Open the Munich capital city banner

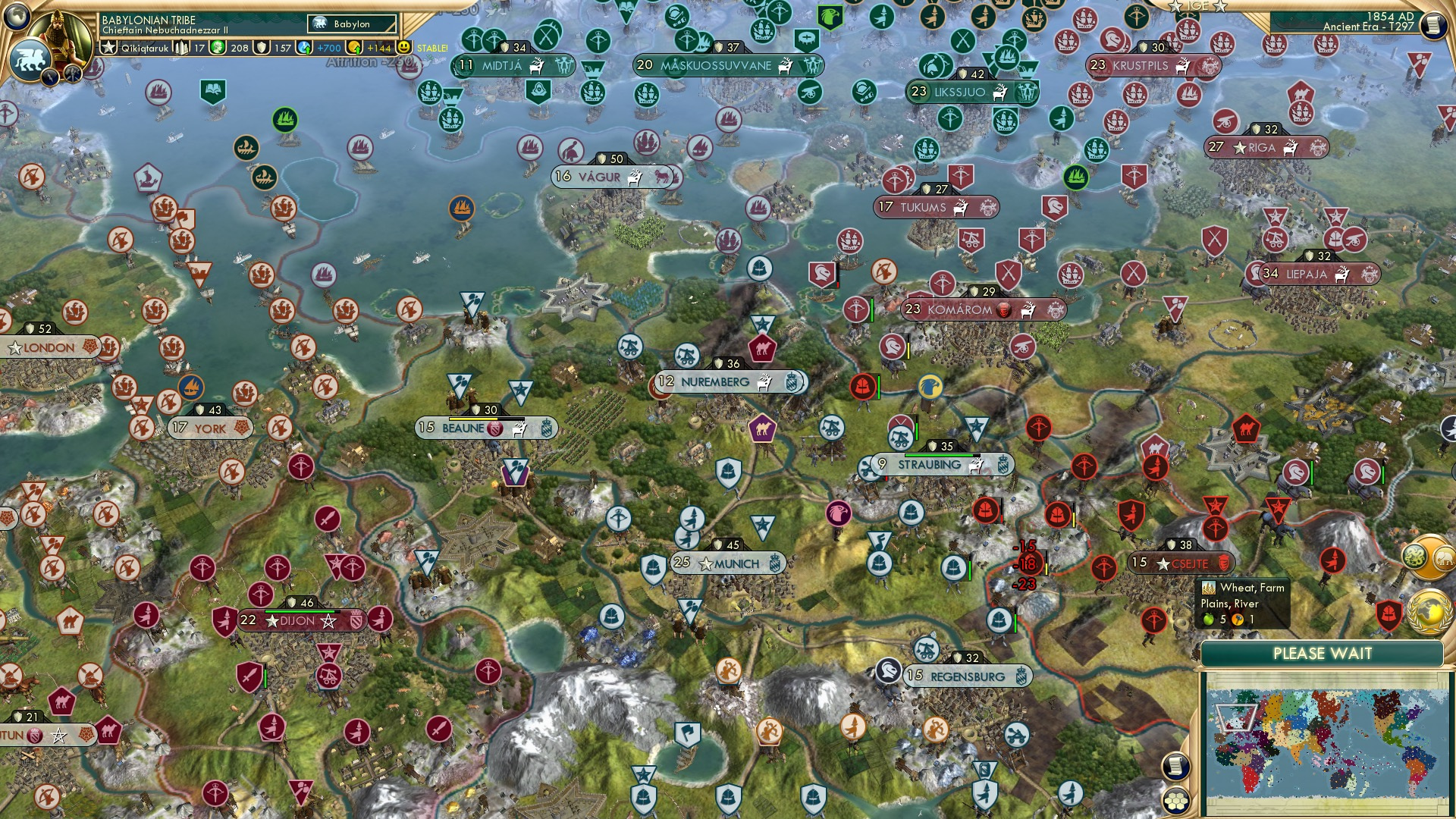[x=728, y=563]
